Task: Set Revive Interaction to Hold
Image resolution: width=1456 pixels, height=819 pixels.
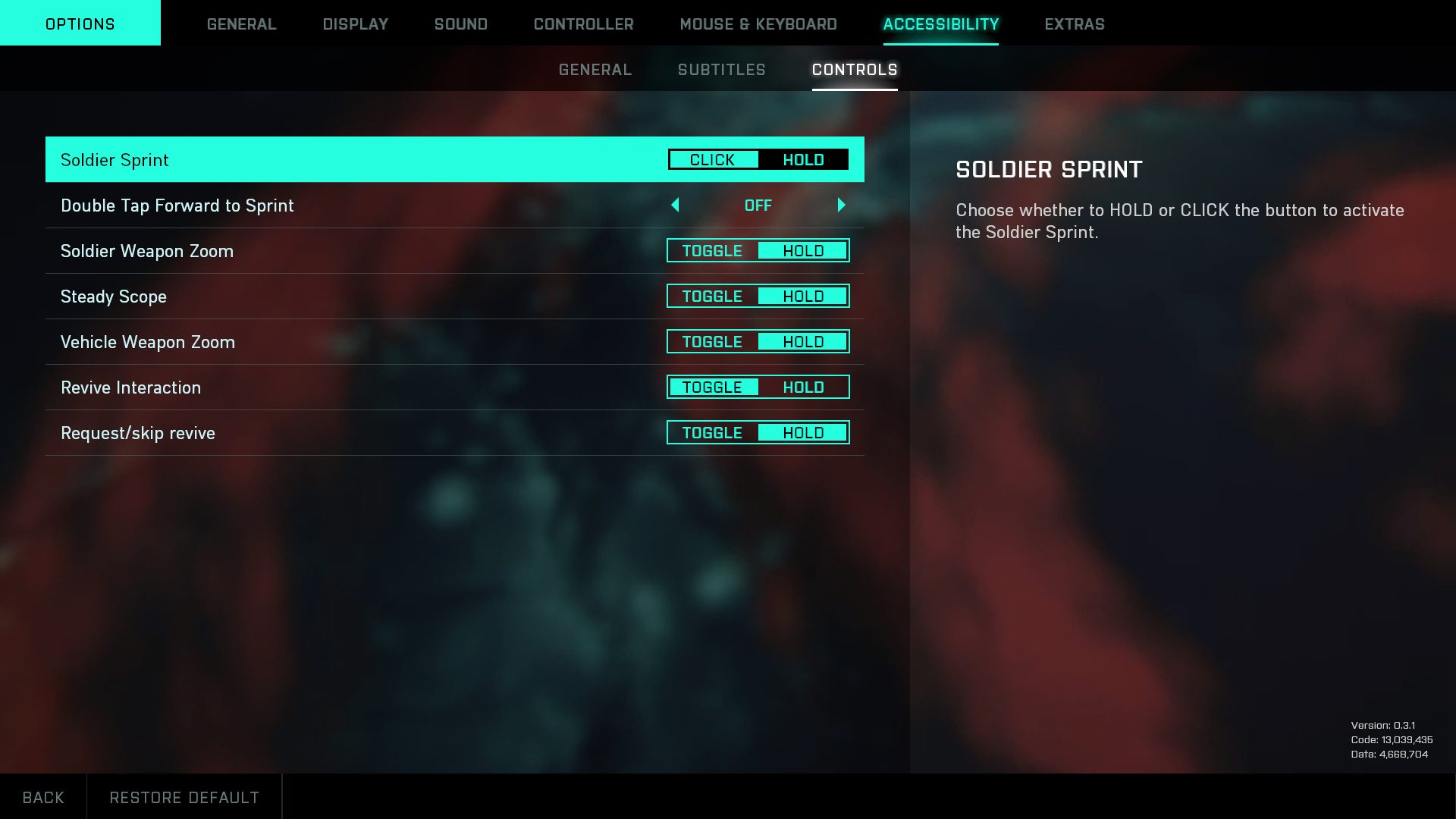Action: [x=803, y=388]
